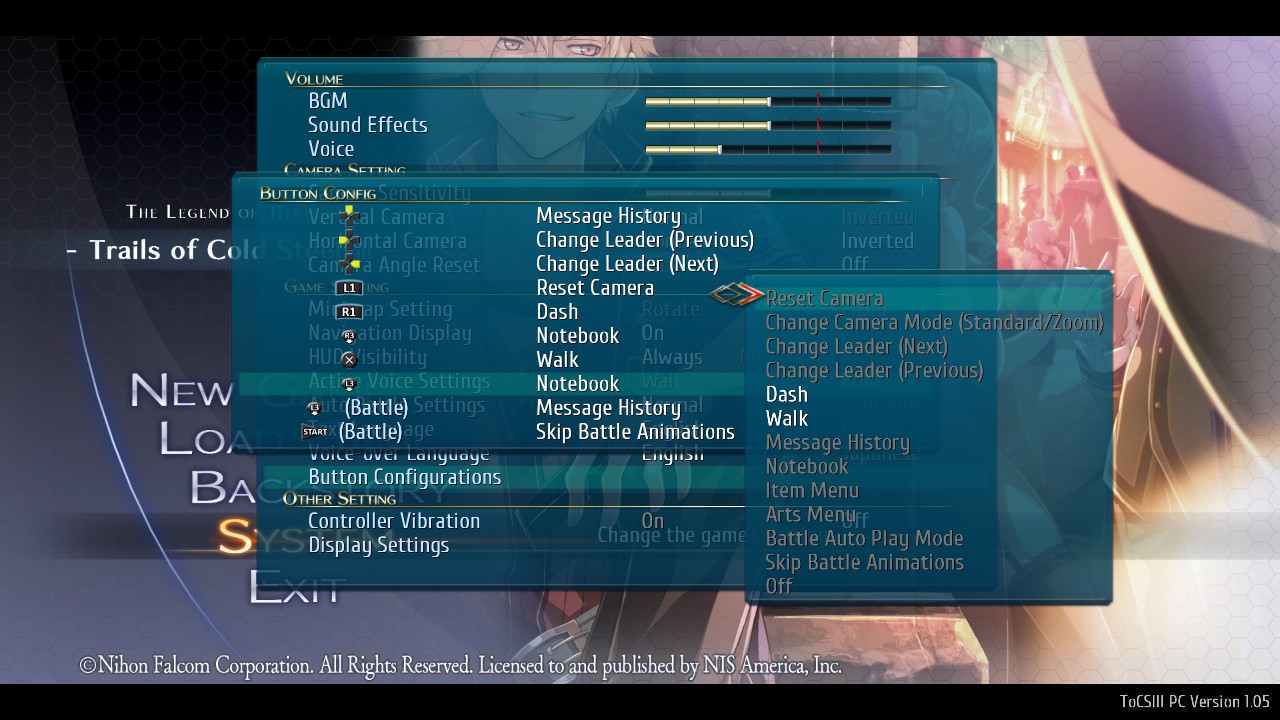Screen dimensions: 1280x720
Task: Switch Vertical Camera from Inverted to Normal
Action: pos(877,216)
